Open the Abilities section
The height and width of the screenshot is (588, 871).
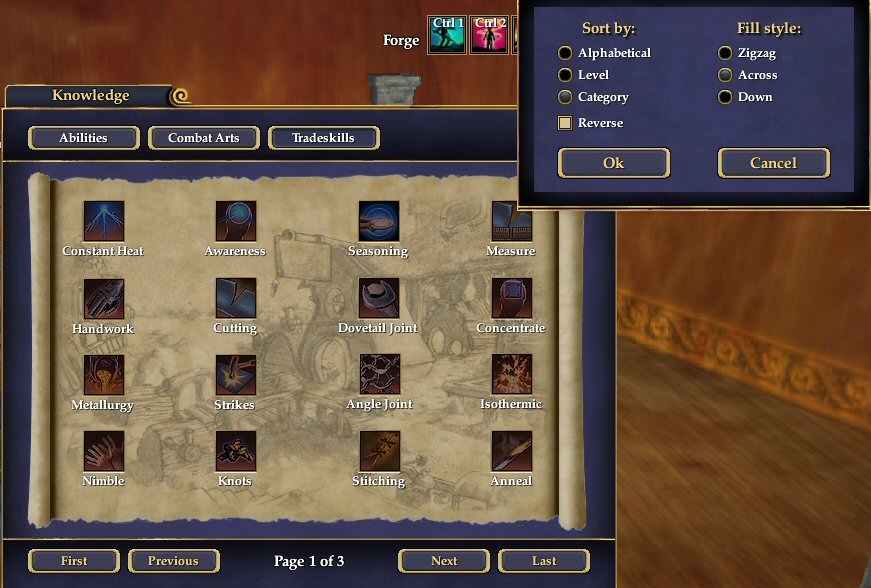point(83,138)
